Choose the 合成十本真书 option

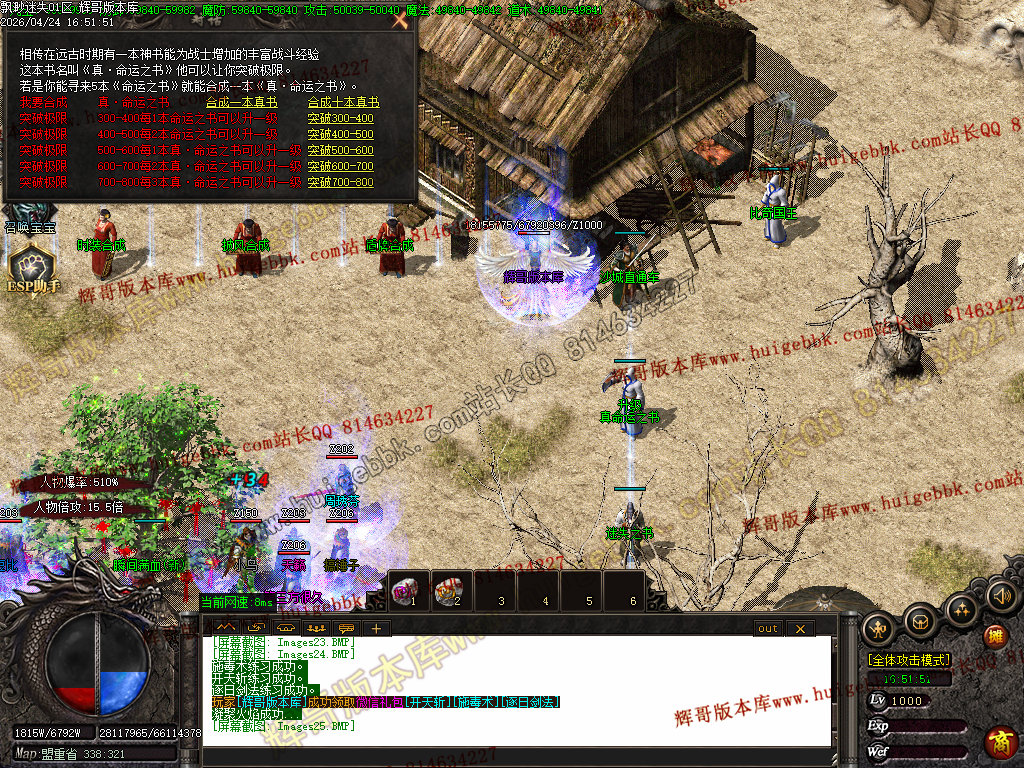pyautogui.click(x=343, y=102)
